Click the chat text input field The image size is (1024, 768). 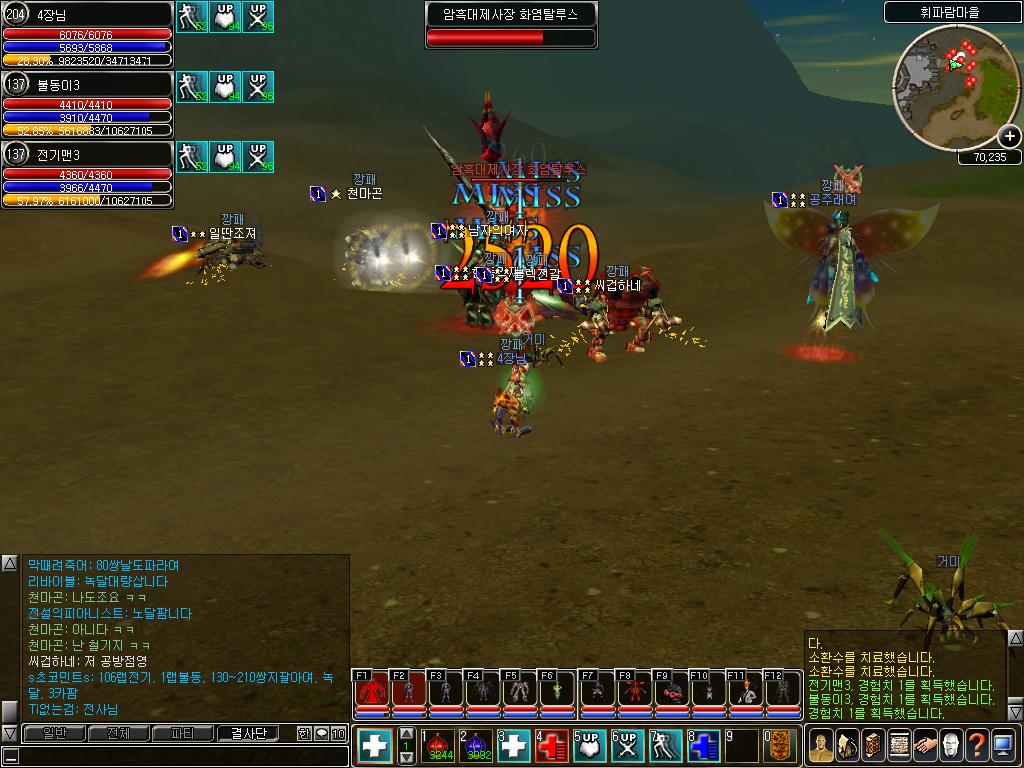tap(180, 756)
